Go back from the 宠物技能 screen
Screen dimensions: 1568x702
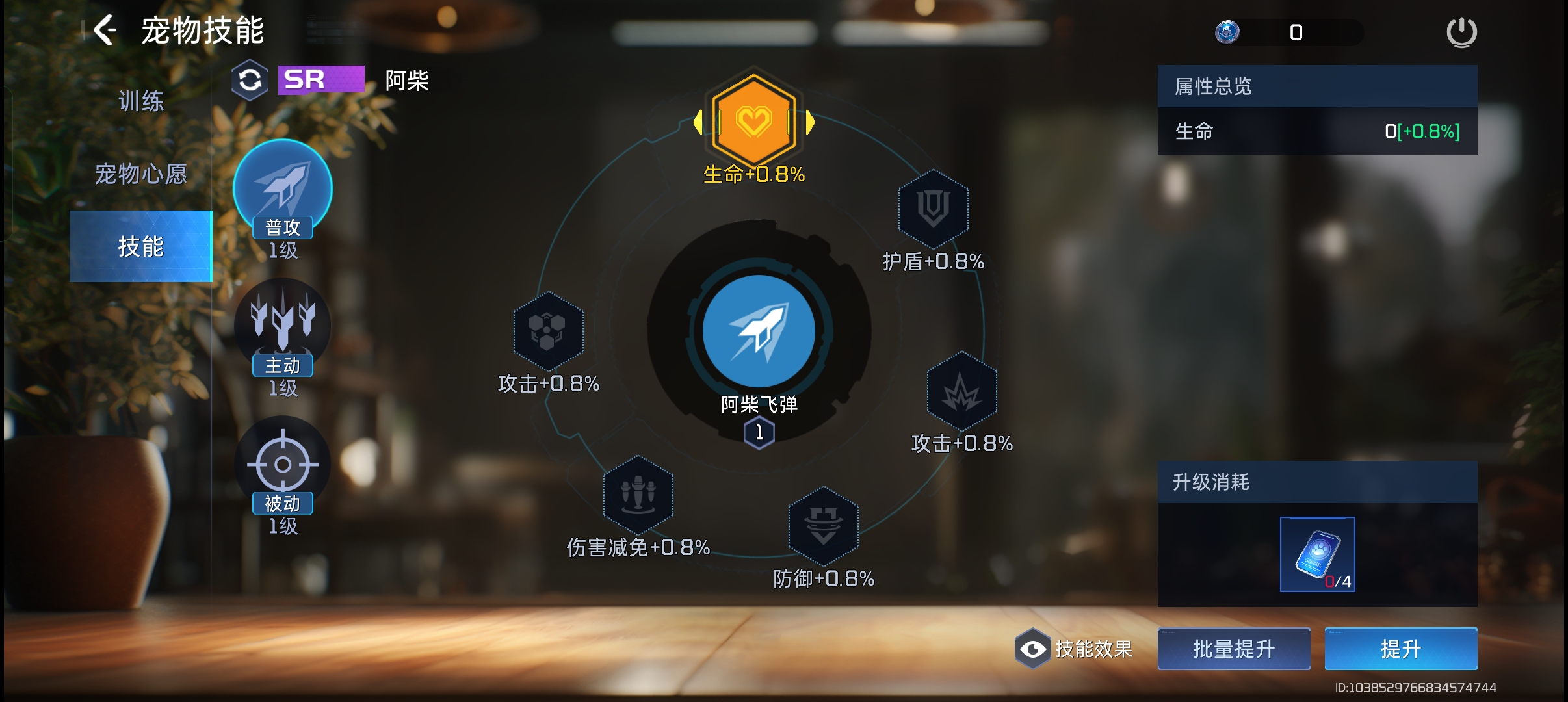coord(105,31)
